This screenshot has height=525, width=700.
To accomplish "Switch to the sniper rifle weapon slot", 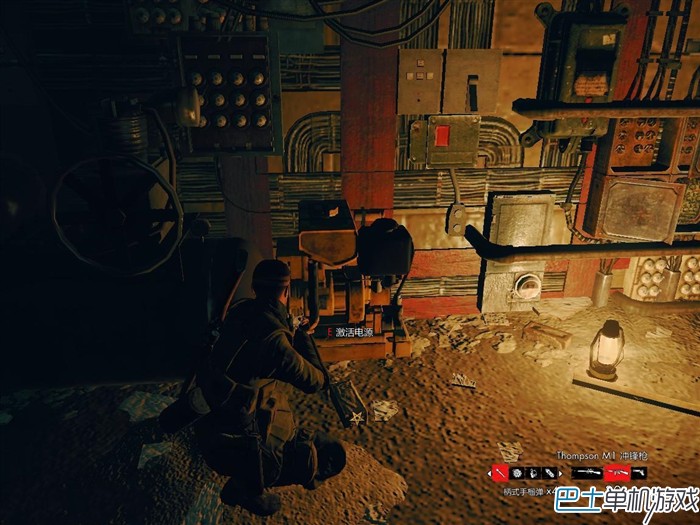I will tap(587, 473).
